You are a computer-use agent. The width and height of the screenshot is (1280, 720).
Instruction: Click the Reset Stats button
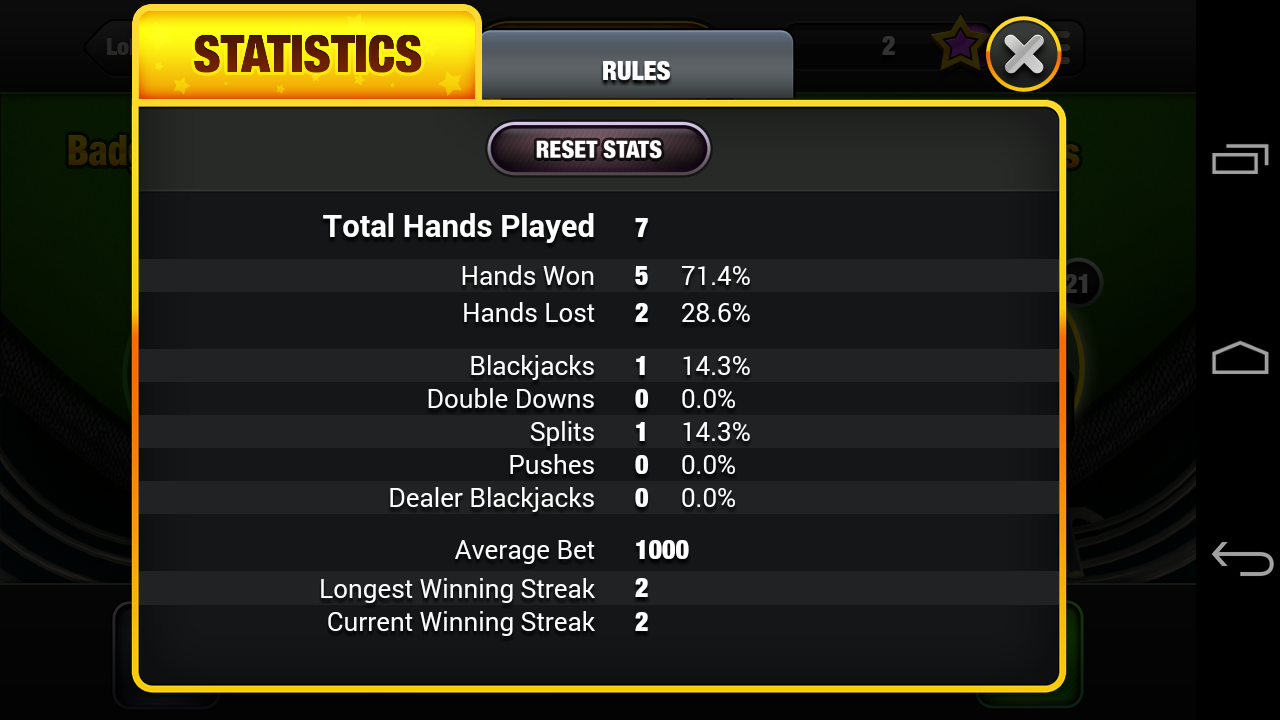598,150
